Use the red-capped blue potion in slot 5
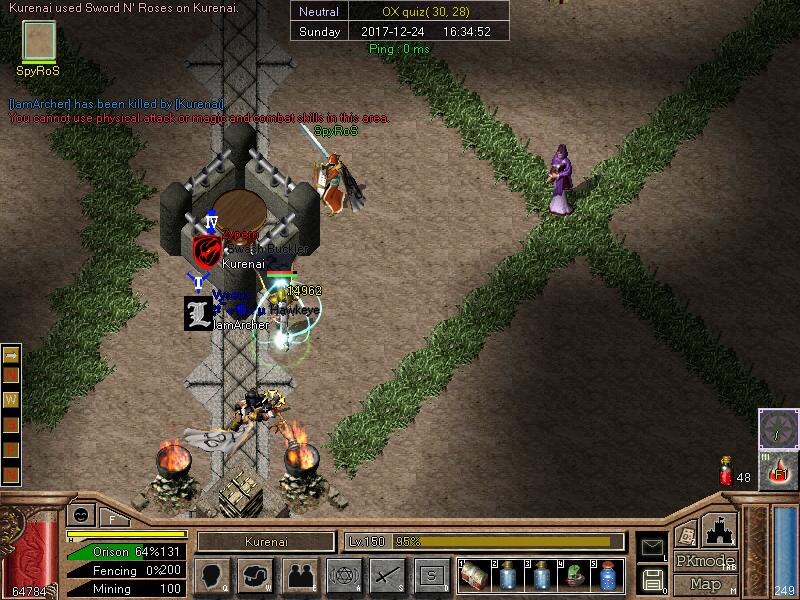Image resolution: width=800 pixels, height=600 pixels. point(607,575)
